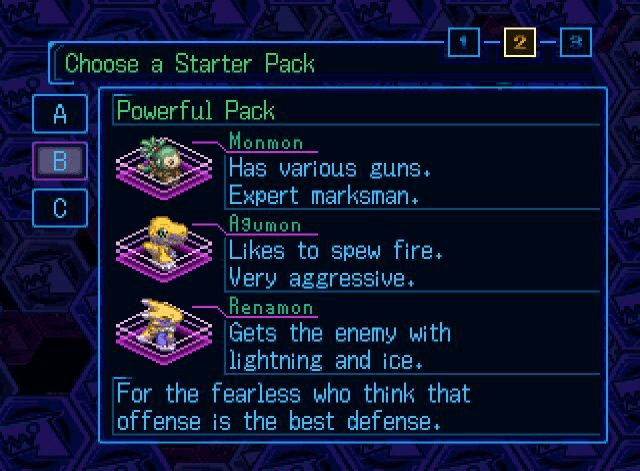Select the Monmon entry
This screenshot has width=640, height=471.
[266, 142]
